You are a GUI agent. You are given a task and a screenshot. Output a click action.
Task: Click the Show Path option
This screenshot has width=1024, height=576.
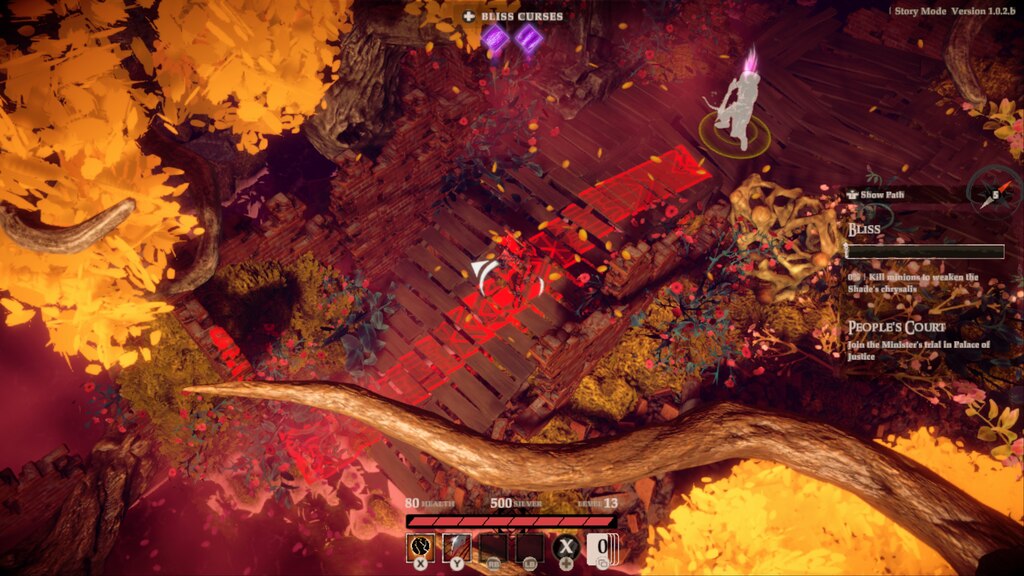(876, 194)
